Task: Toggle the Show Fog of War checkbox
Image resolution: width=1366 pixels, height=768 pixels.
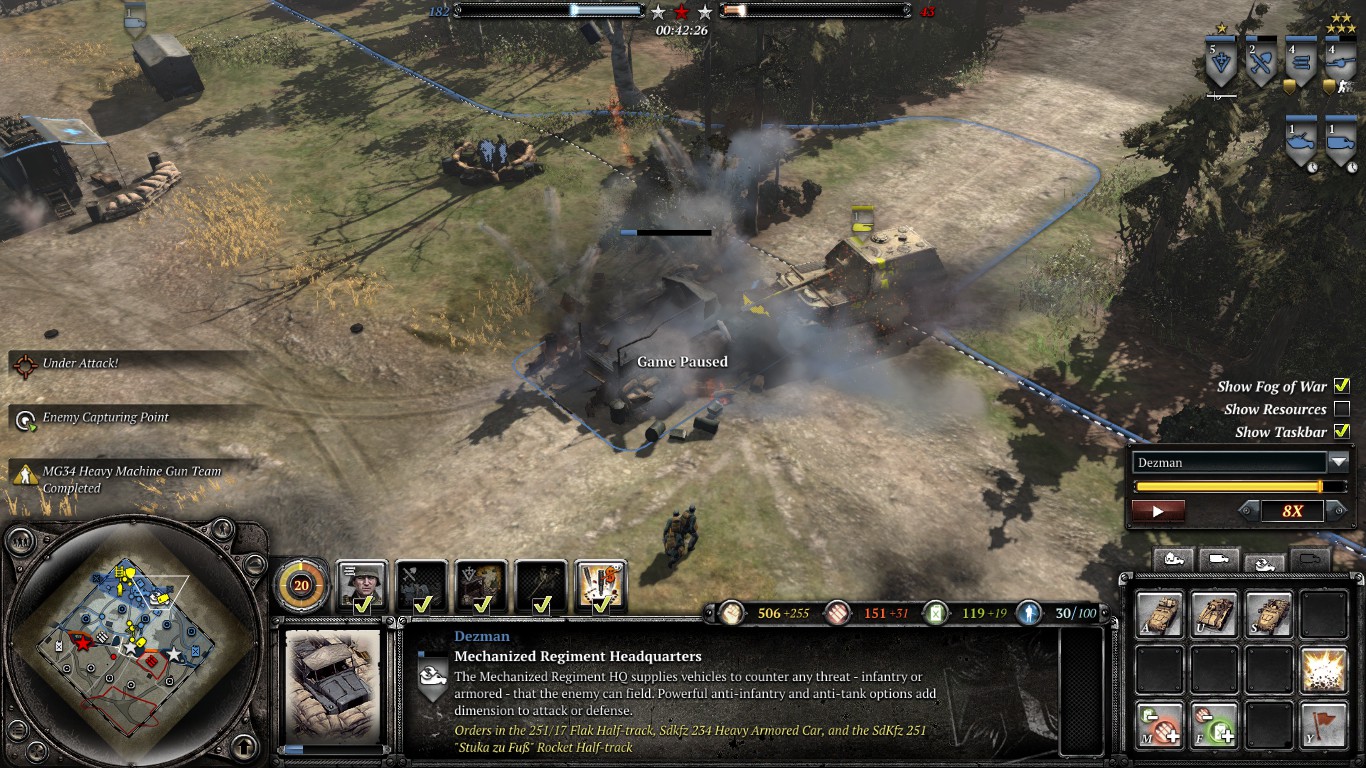Action: 1342,386
